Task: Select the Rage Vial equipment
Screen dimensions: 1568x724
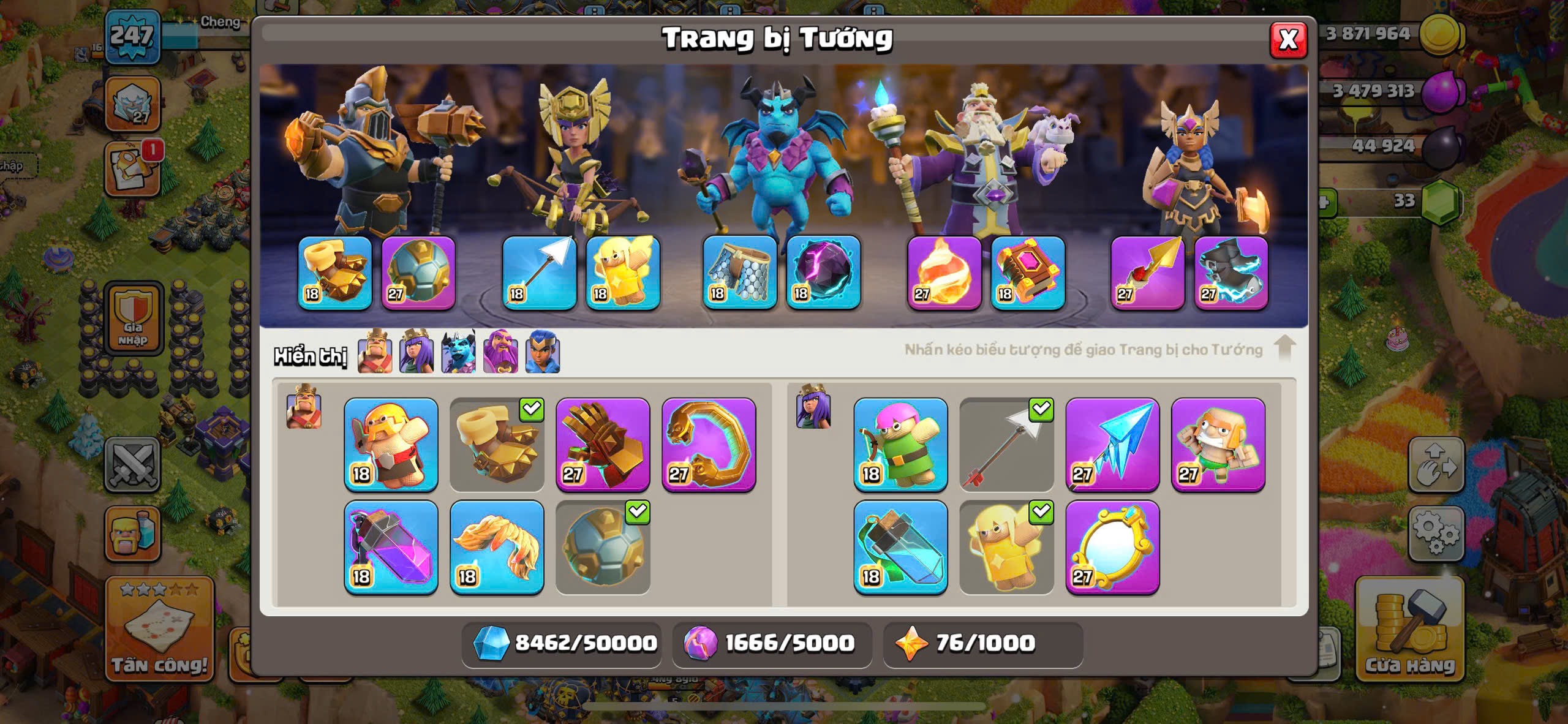Action: coord(391,548)
